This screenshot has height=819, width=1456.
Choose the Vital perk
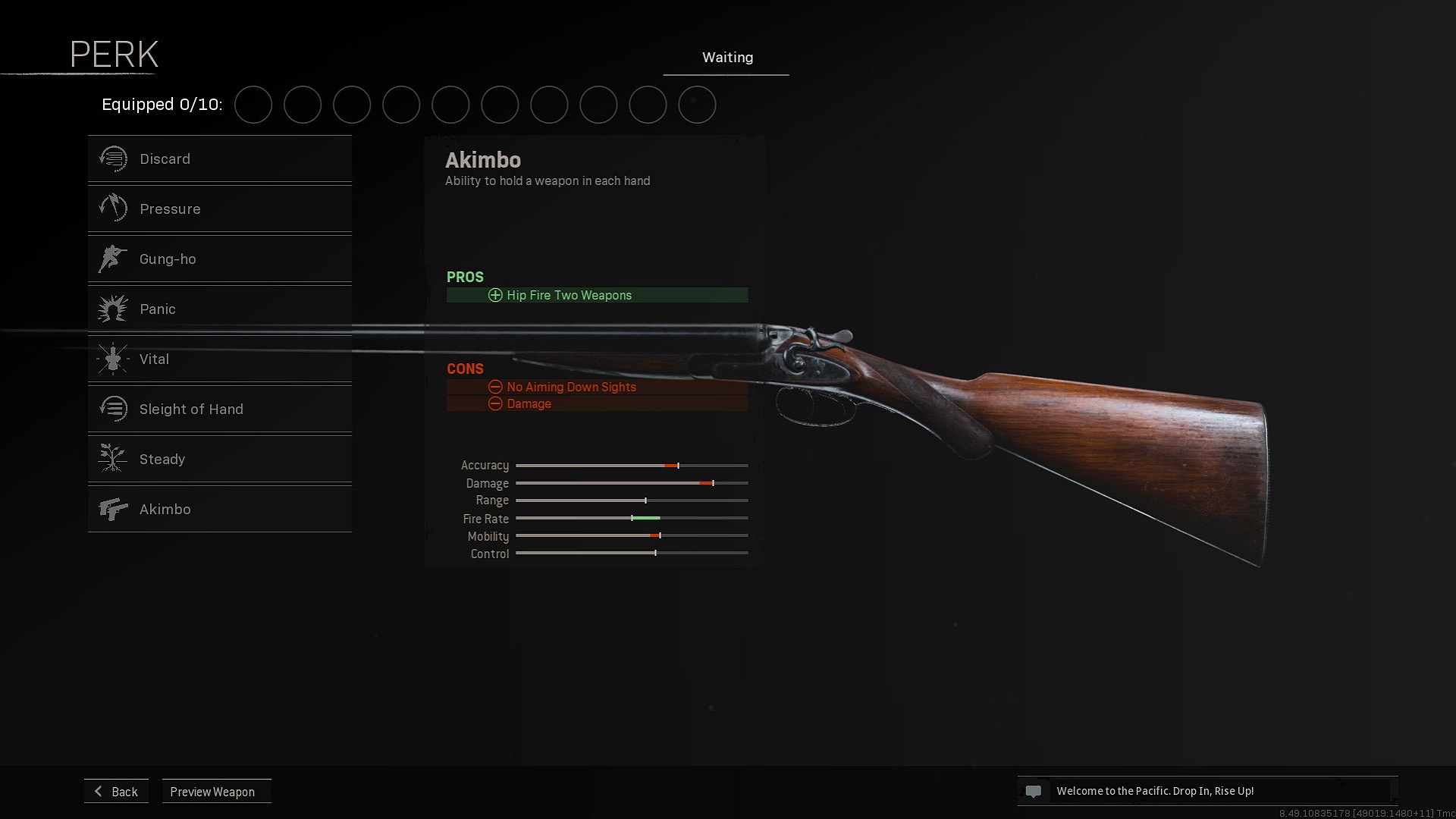pos(219,359)
